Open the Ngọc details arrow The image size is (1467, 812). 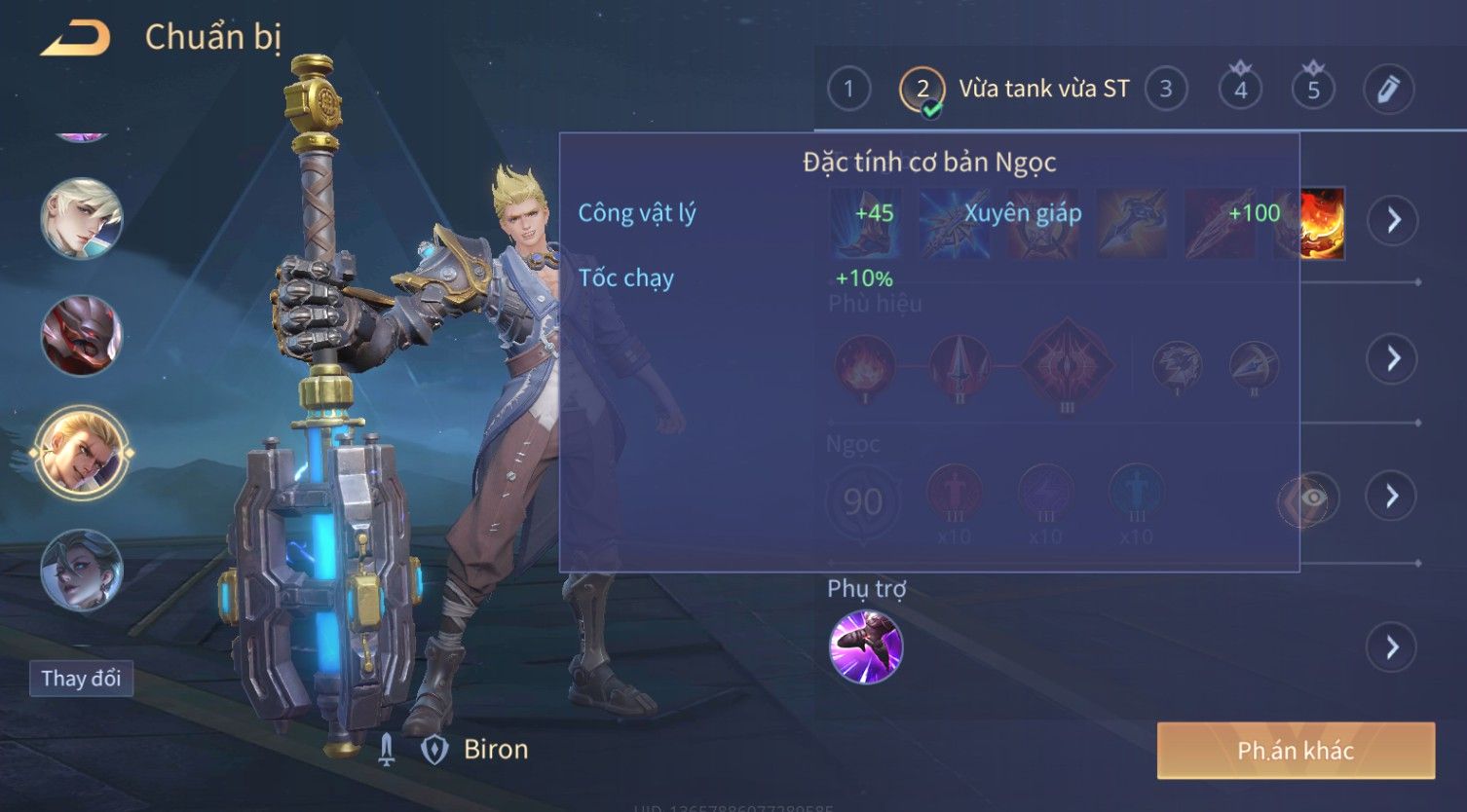coord(1393,497)
